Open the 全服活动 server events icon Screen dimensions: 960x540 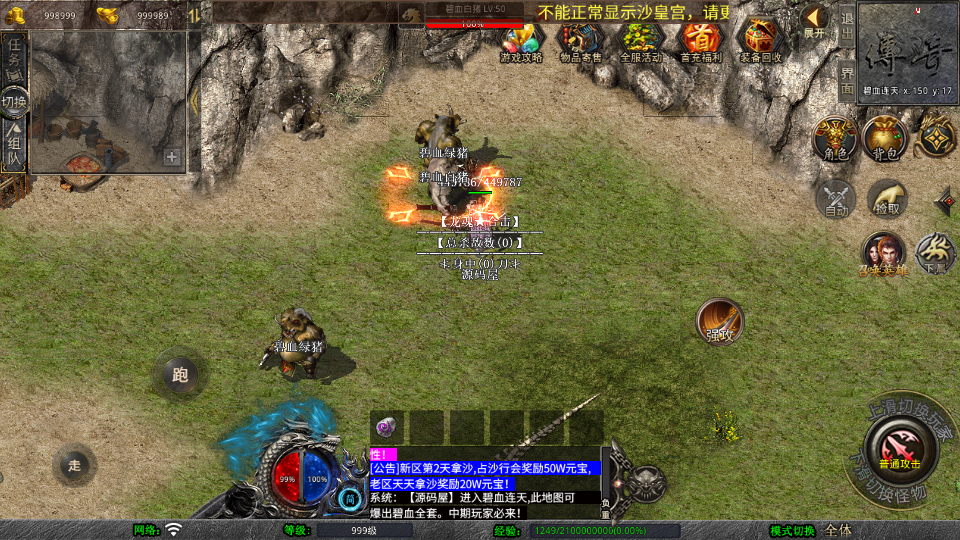tap(641, 41)
